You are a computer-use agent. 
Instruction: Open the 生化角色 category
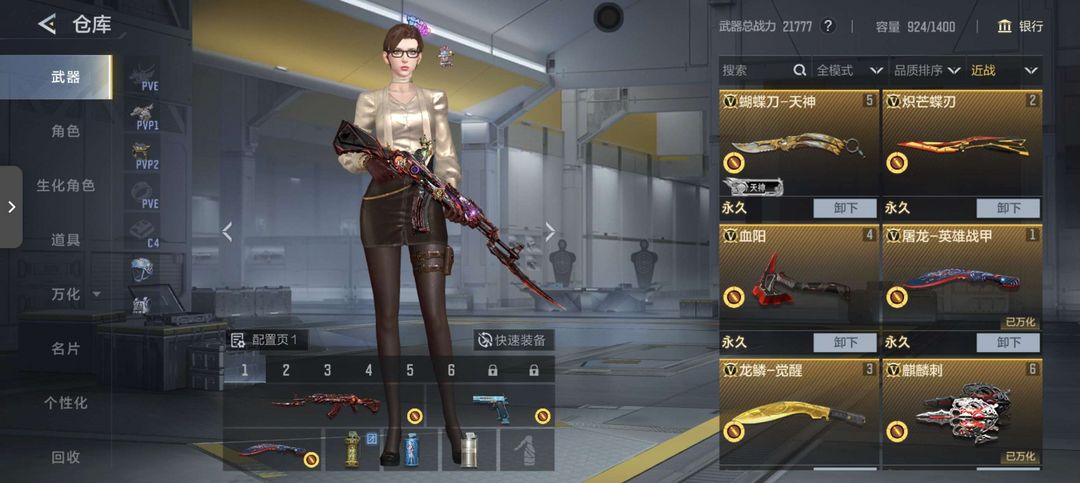66,185
